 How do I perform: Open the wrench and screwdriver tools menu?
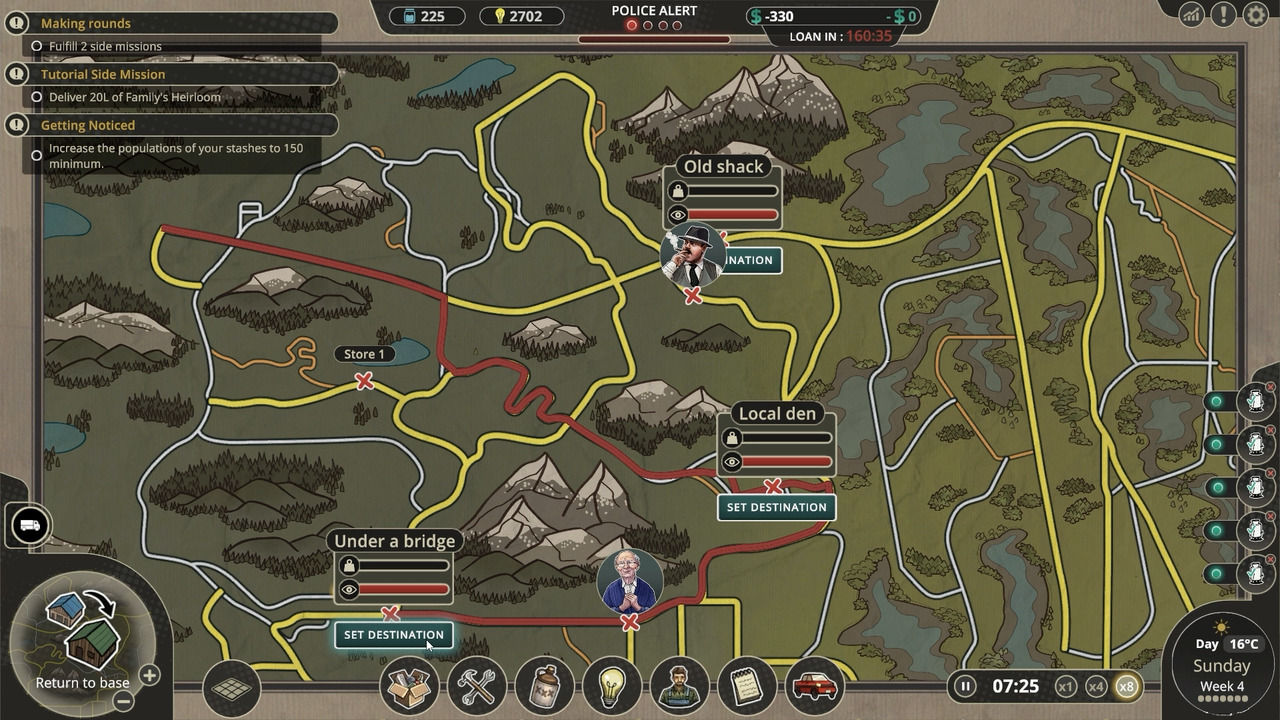(x=477, y=687)
